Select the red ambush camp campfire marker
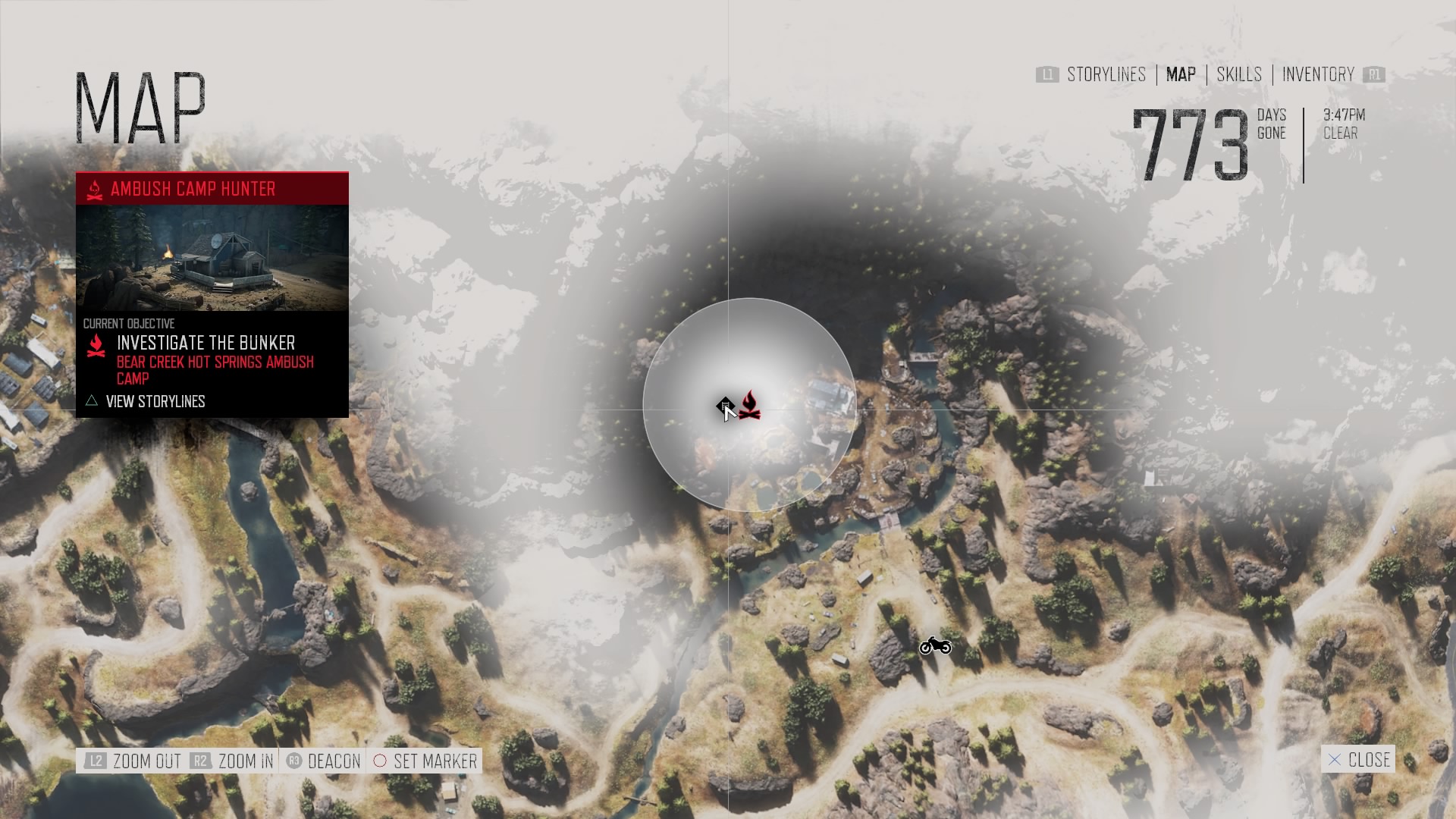This screenshot has height=819, width=1456. click(750, 405)
